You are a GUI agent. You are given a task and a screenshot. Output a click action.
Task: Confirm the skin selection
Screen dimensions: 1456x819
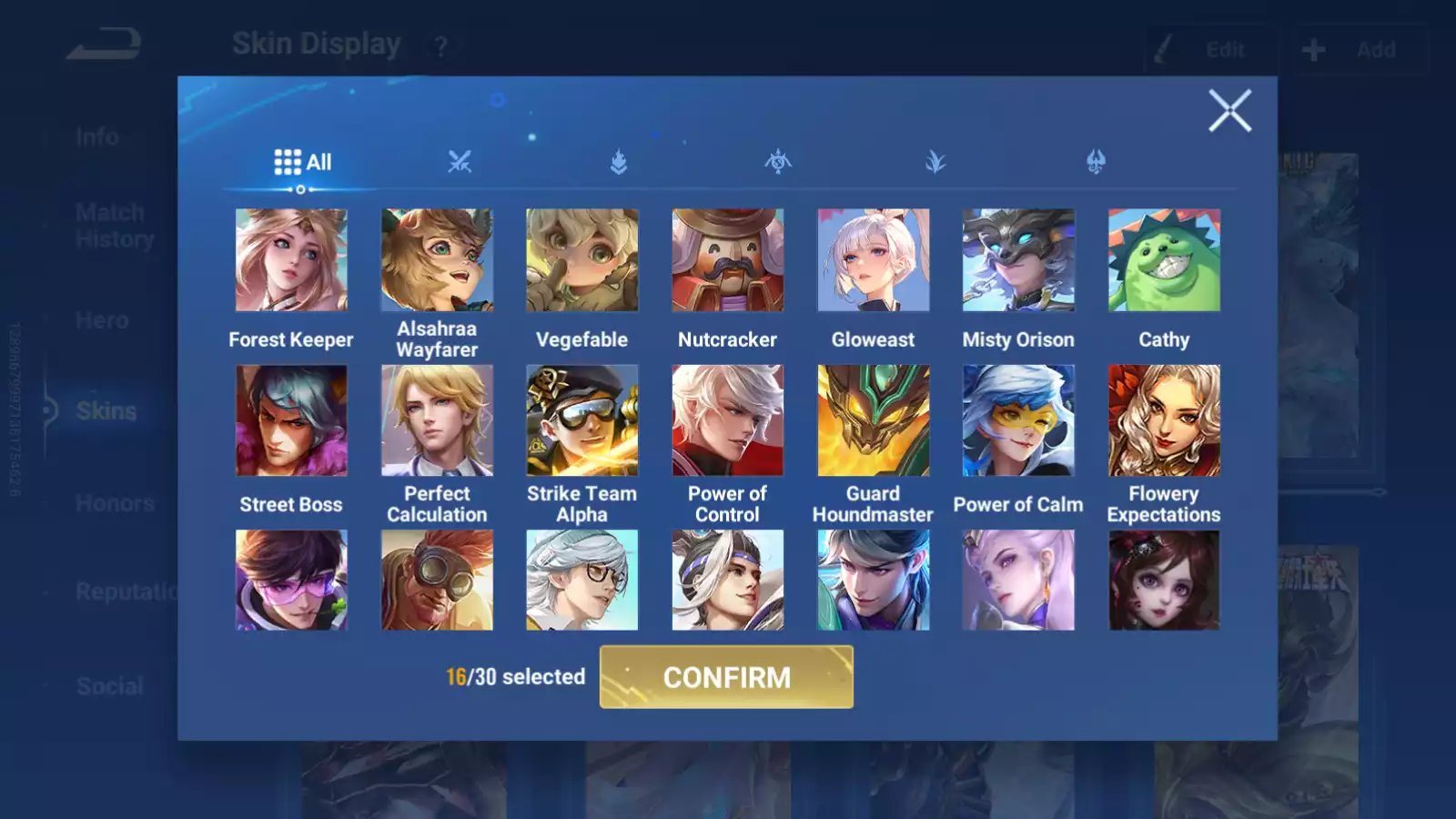(726, 677)
